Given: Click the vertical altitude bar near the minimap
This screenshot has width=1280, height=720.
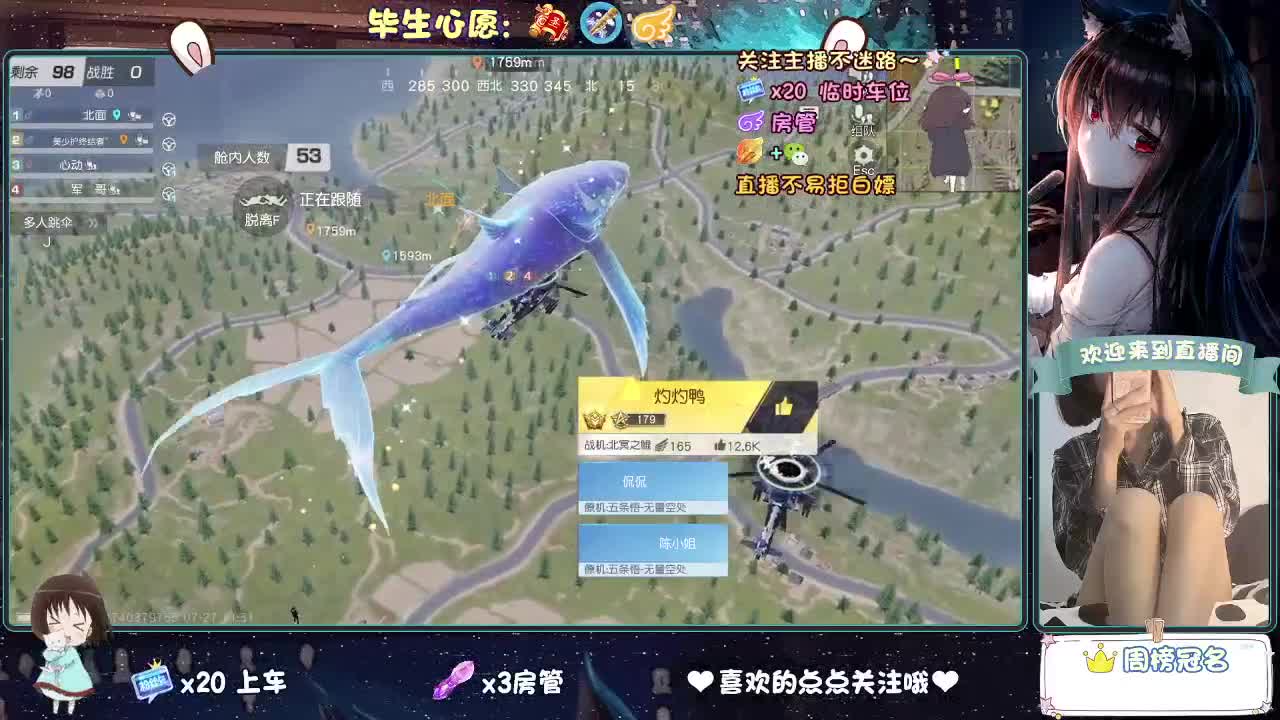Looking at the screenshot, I should (x=956, y=62).
